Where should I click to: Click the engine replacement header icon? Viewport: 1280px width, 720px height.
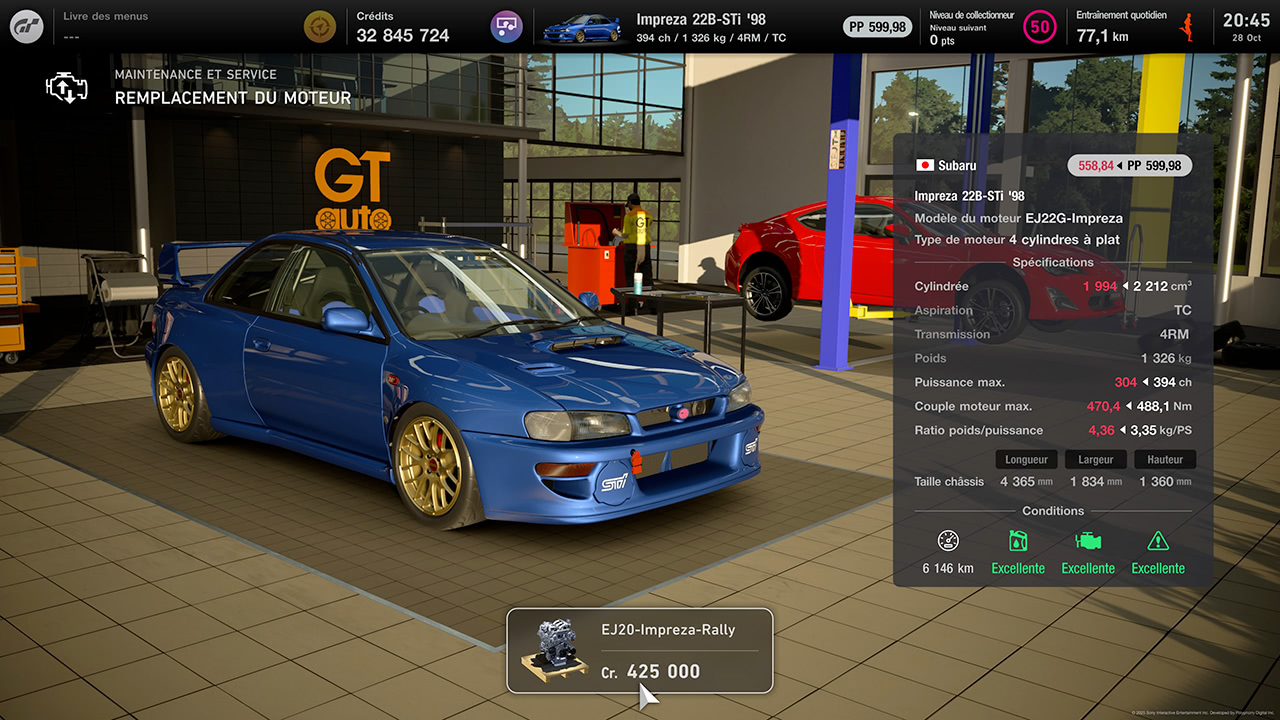pos(67,87)
